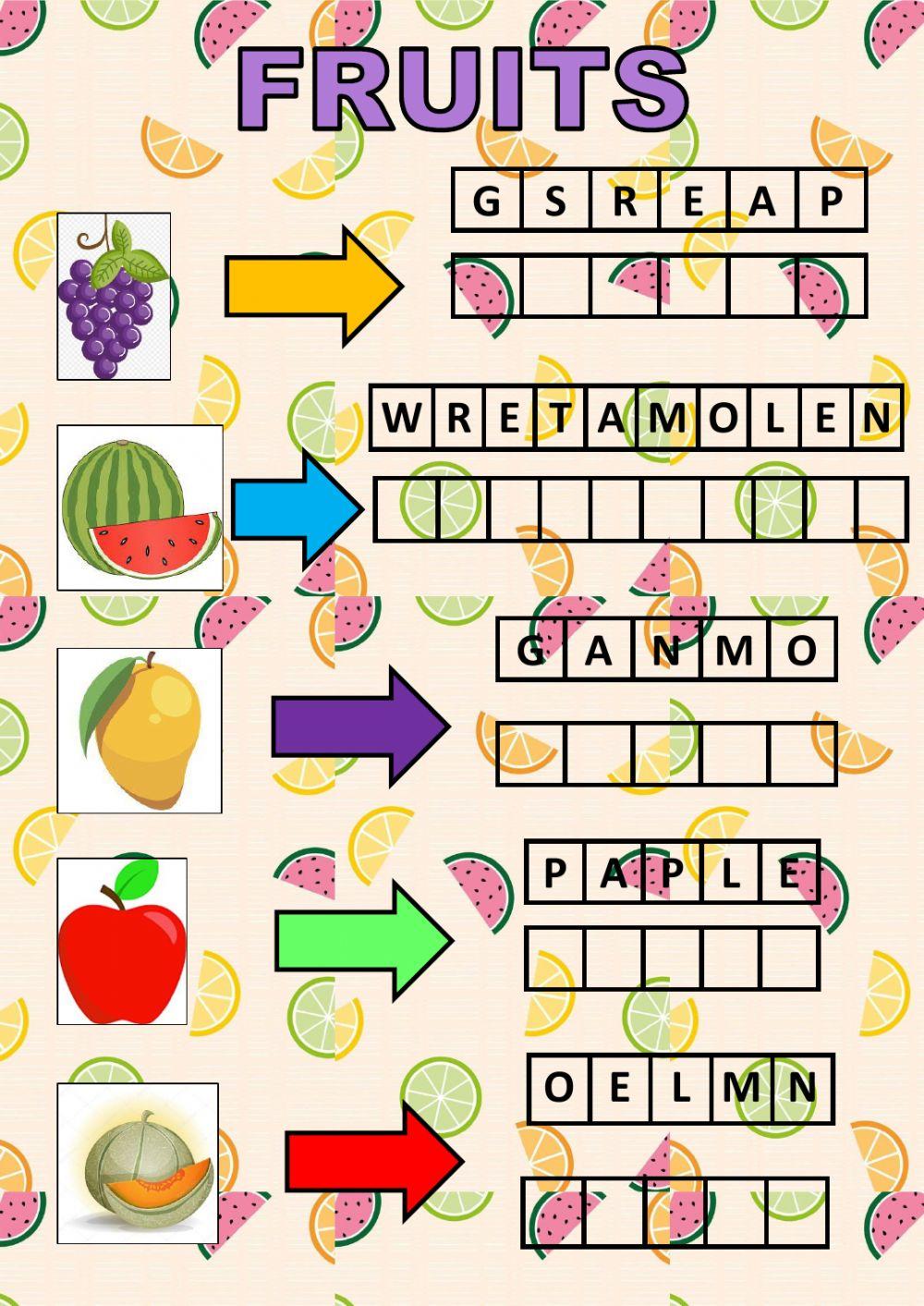This screenshot has height=1306, width=924.
Task: Click the letter L tile in WRETAMOLEN
Action: pos(773,418)
